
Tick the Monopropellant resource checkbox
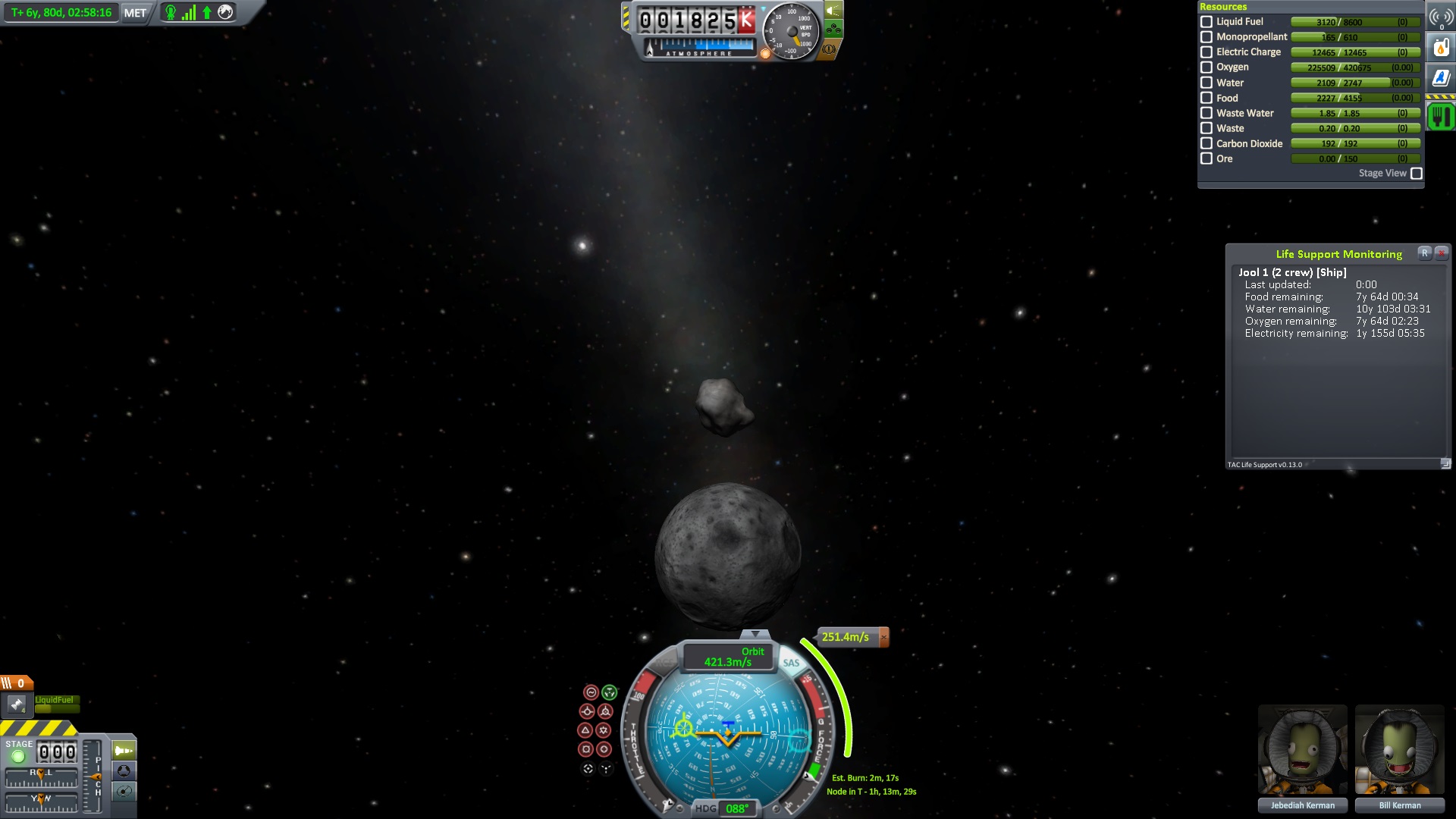[x=1207, y=37]
